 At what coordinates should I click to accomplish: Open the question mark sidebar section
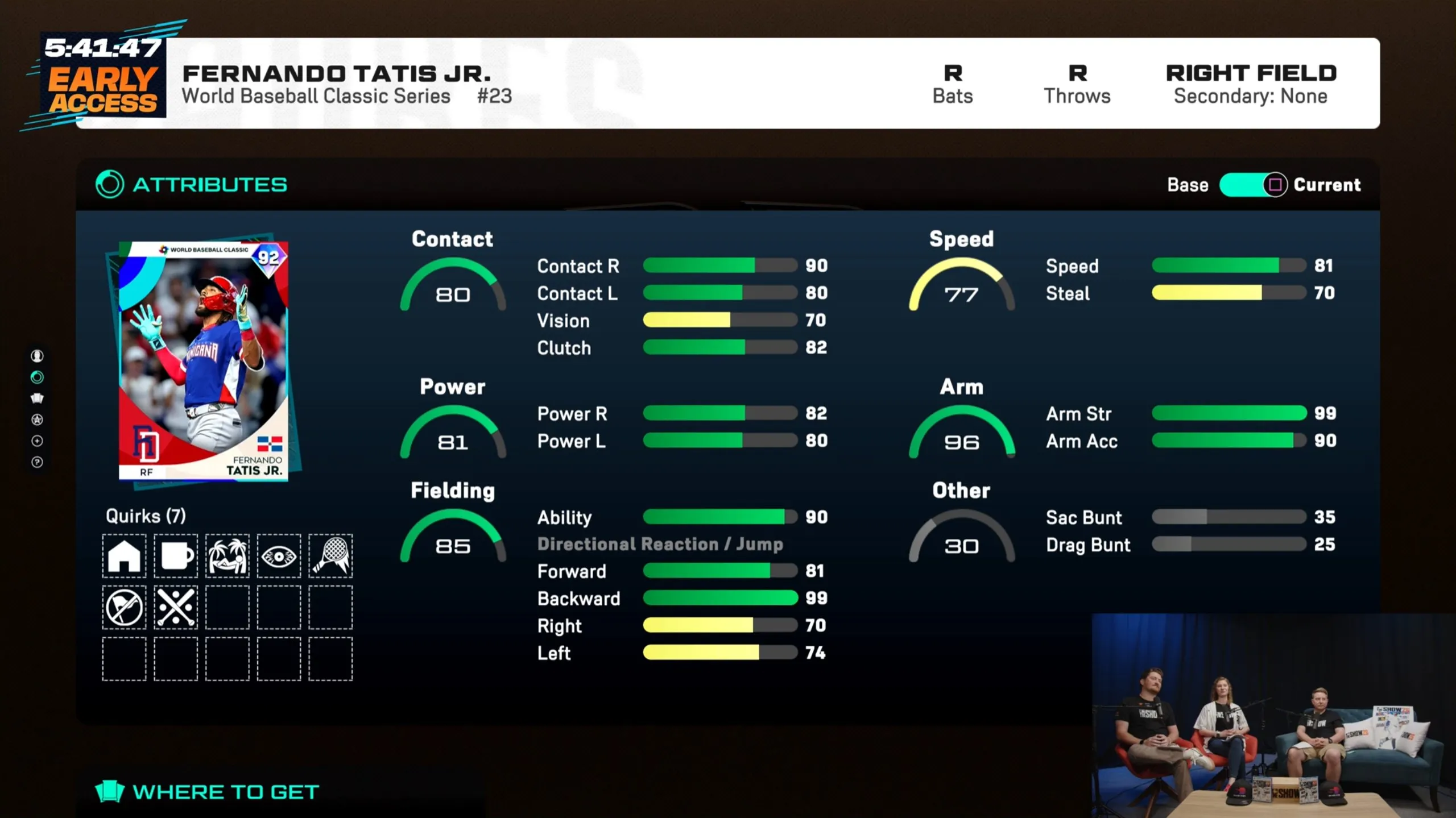(37, 462)
